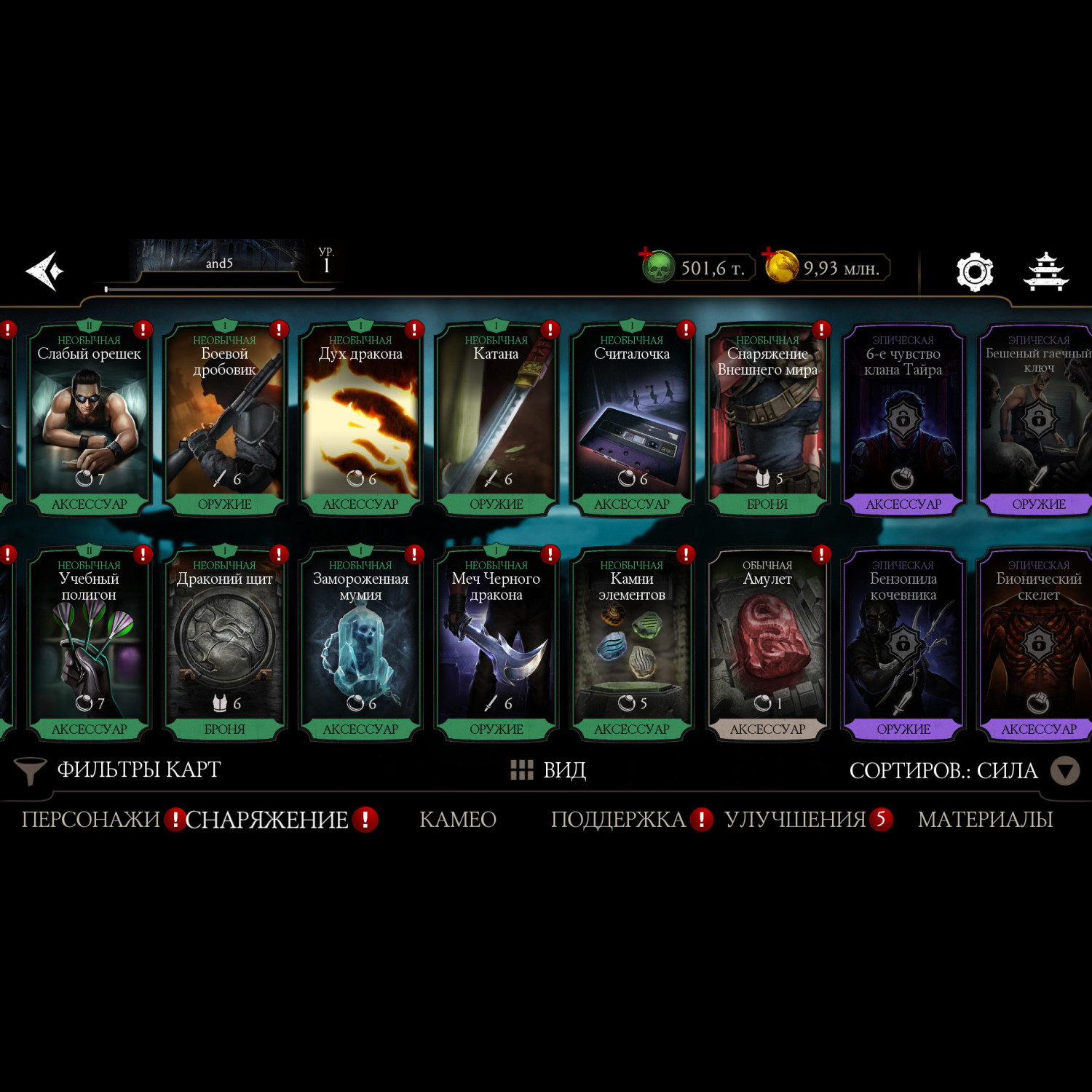Select the Слабый орешек card
This screenshot has height=1092, width=1092.
pos(89,420)
